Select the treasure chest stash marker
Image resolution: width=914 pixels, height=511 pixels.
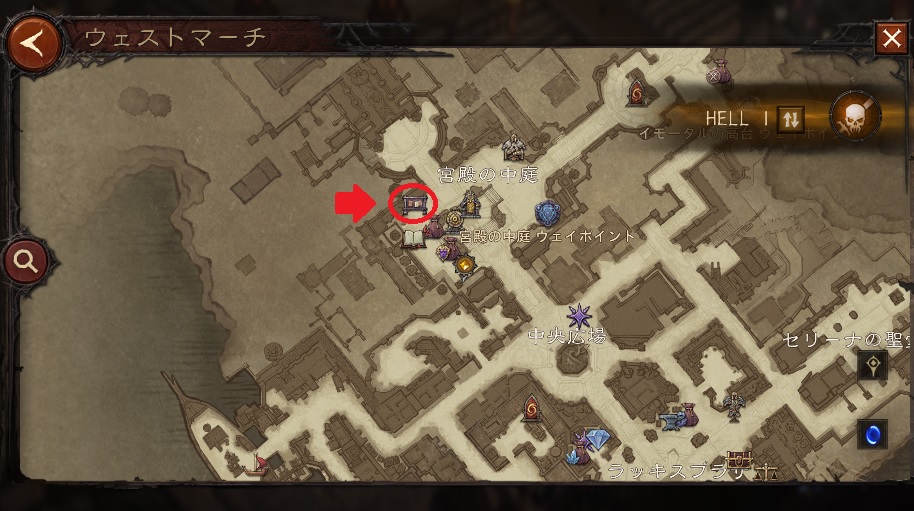coord(740,460)
